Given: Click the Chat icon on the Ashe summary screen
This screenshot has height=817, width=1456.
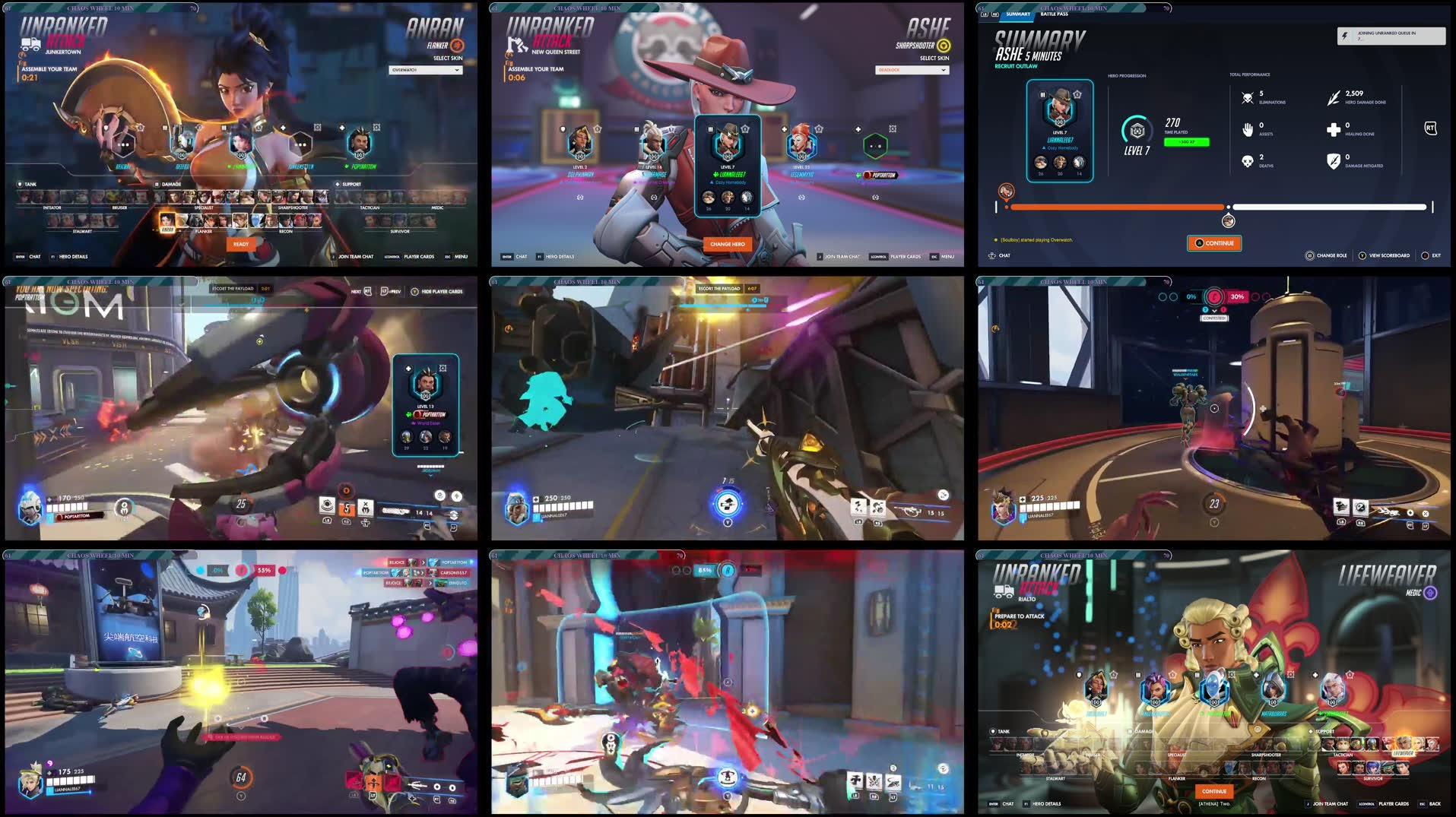Looking at the screenshot, I should [991, 256].
